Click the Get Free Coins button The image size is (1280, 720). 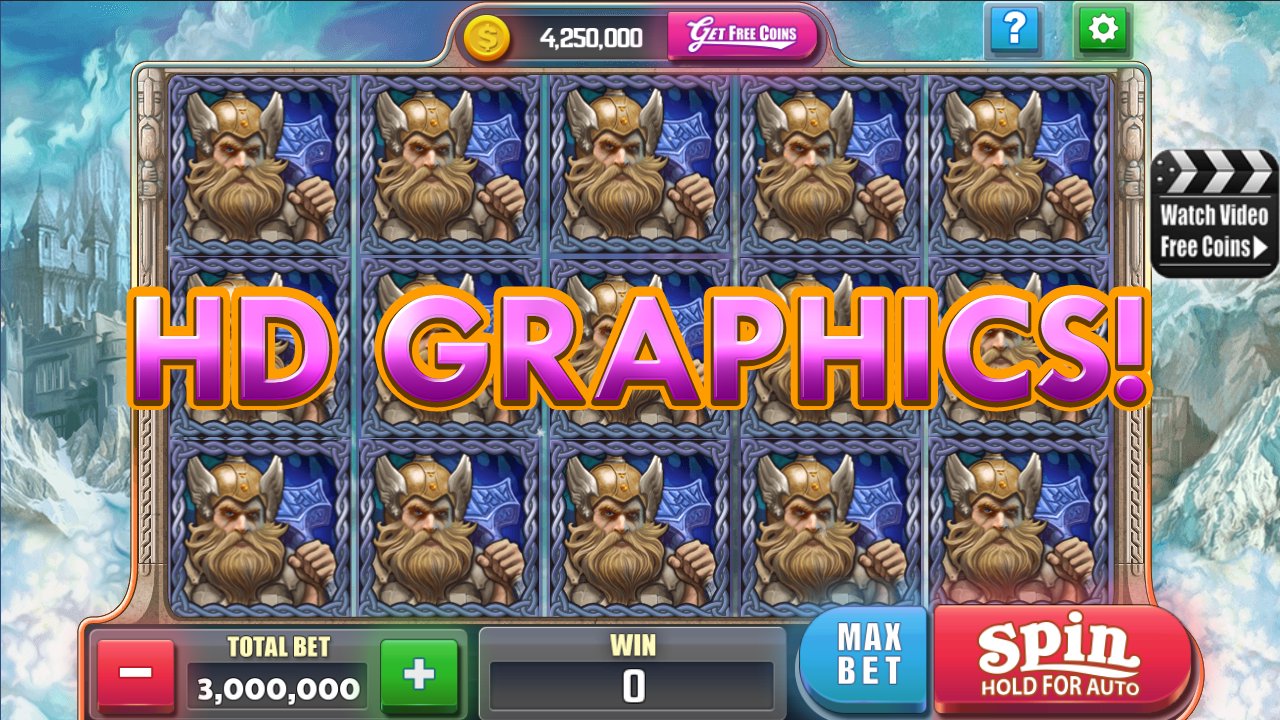point(742,34)
